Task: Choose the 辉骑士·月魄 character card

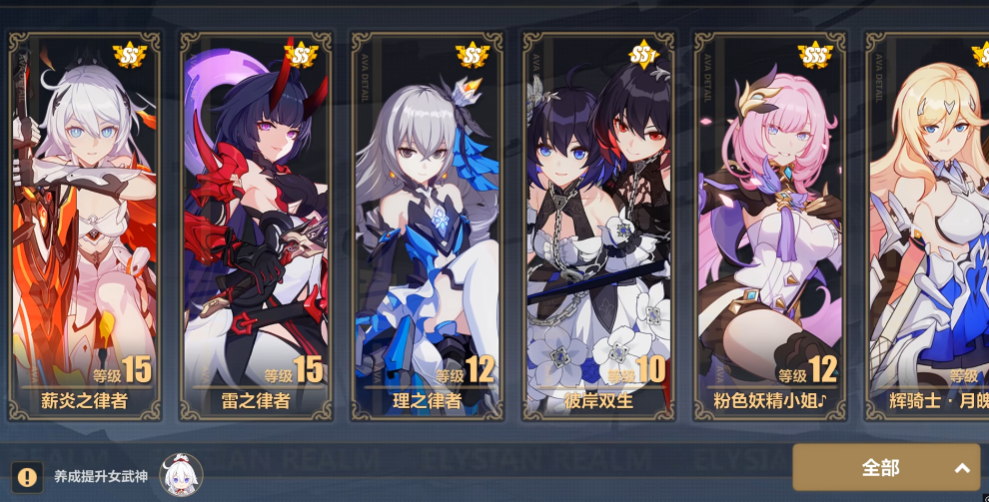Action: pos(930,225)
